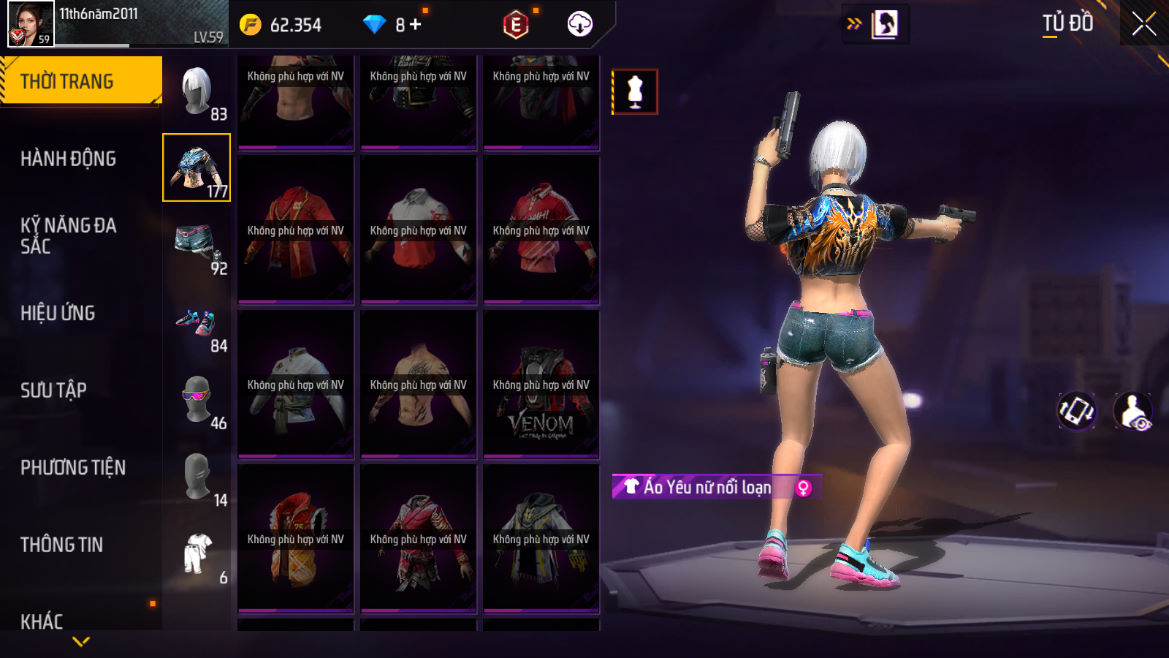Viewport: 1169px width, 658px height.
Task: Switch to the Hành Động tab
Action: 68,158
